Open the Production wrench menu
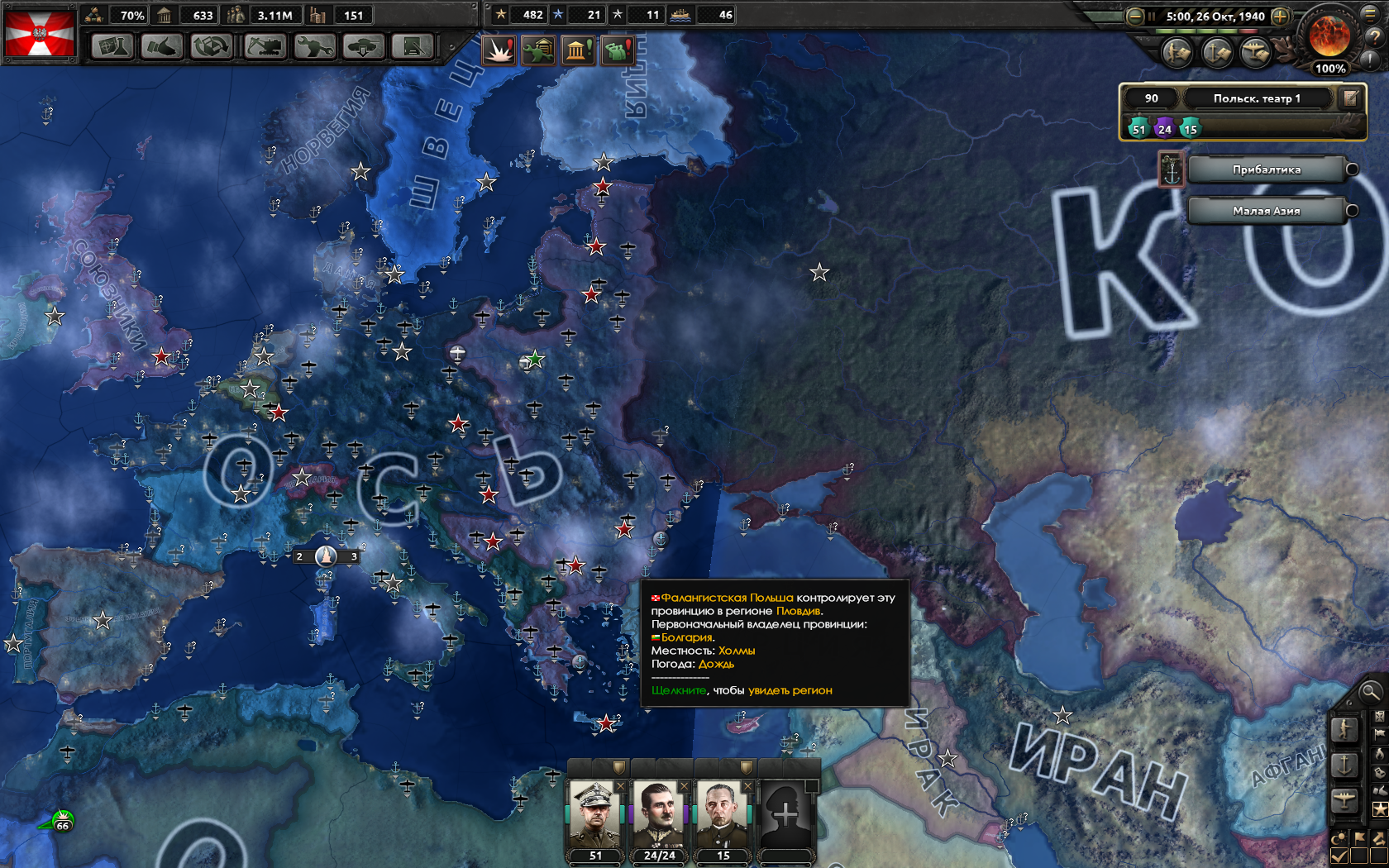1389x868 pixels. [x=314, y=46]
